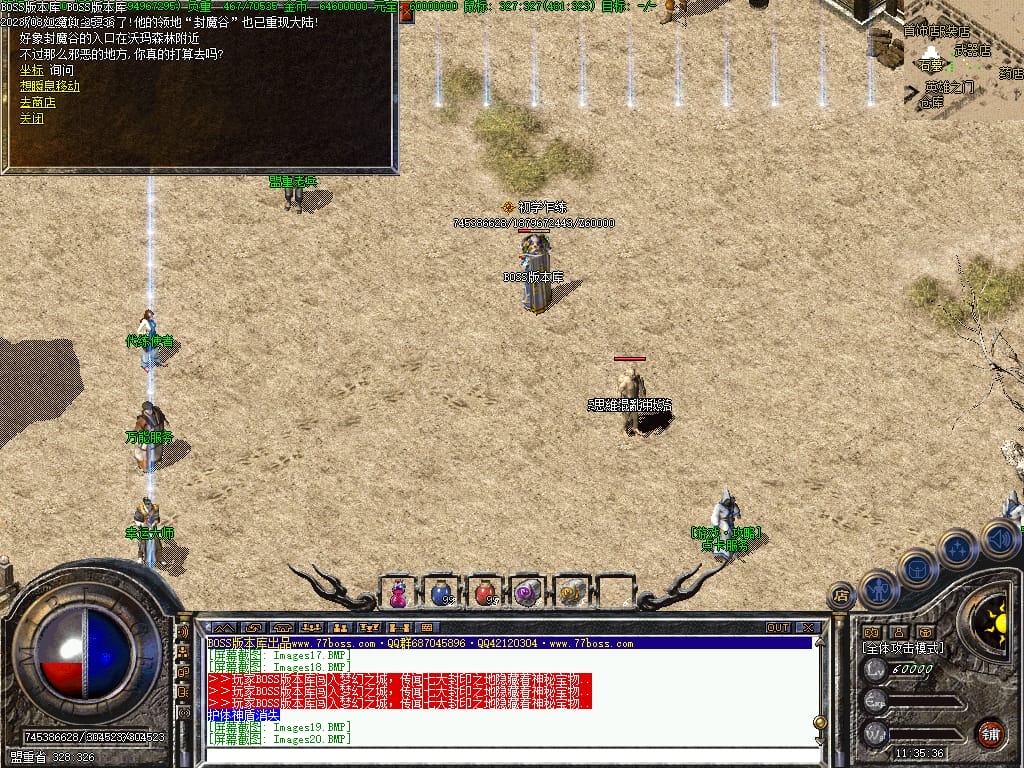Select the purple scroll belt slot
This screenshot has width=1024, height=768.
[527, 593]
